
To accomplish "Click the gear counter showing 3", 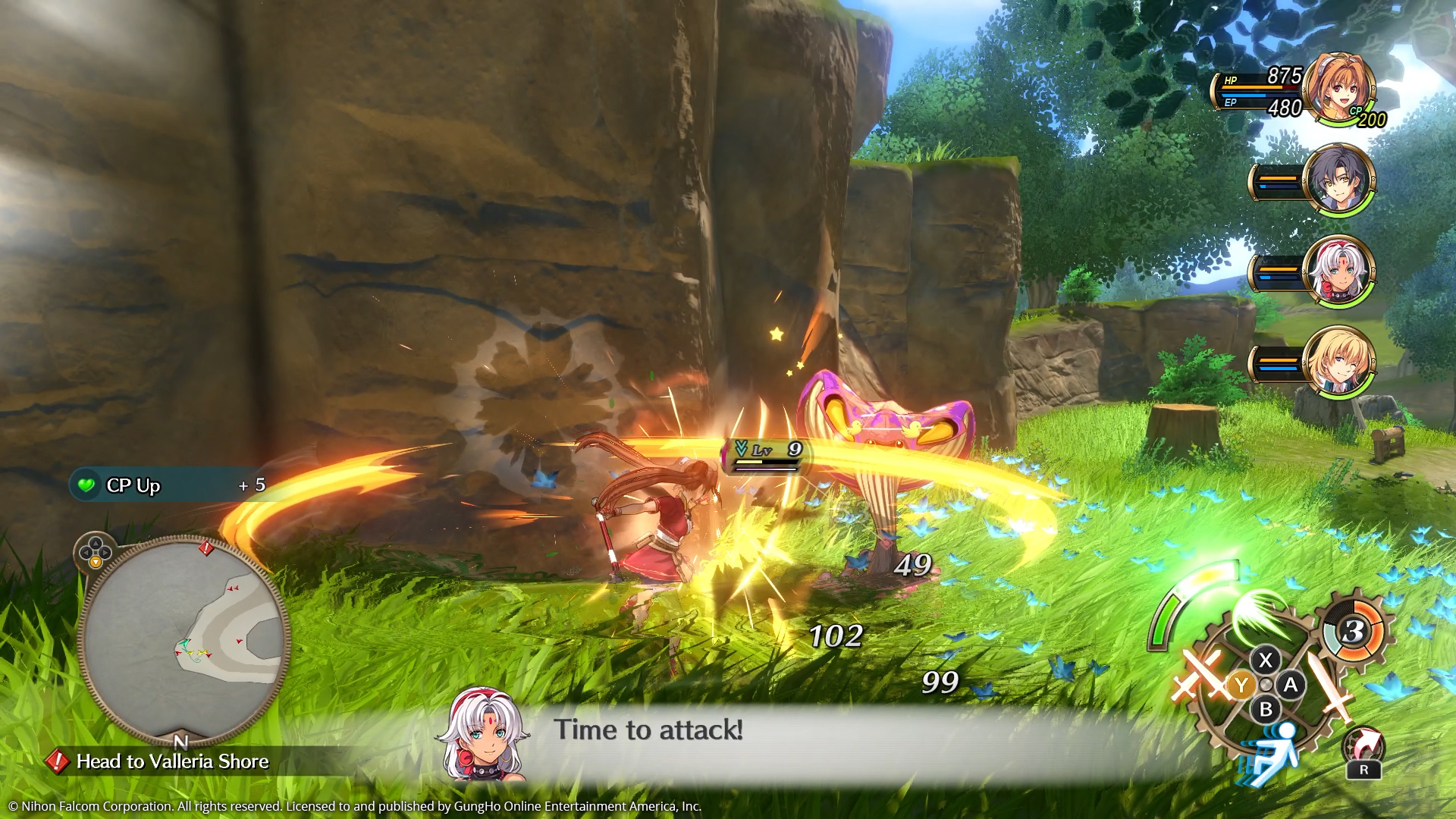I will 1354,631.
